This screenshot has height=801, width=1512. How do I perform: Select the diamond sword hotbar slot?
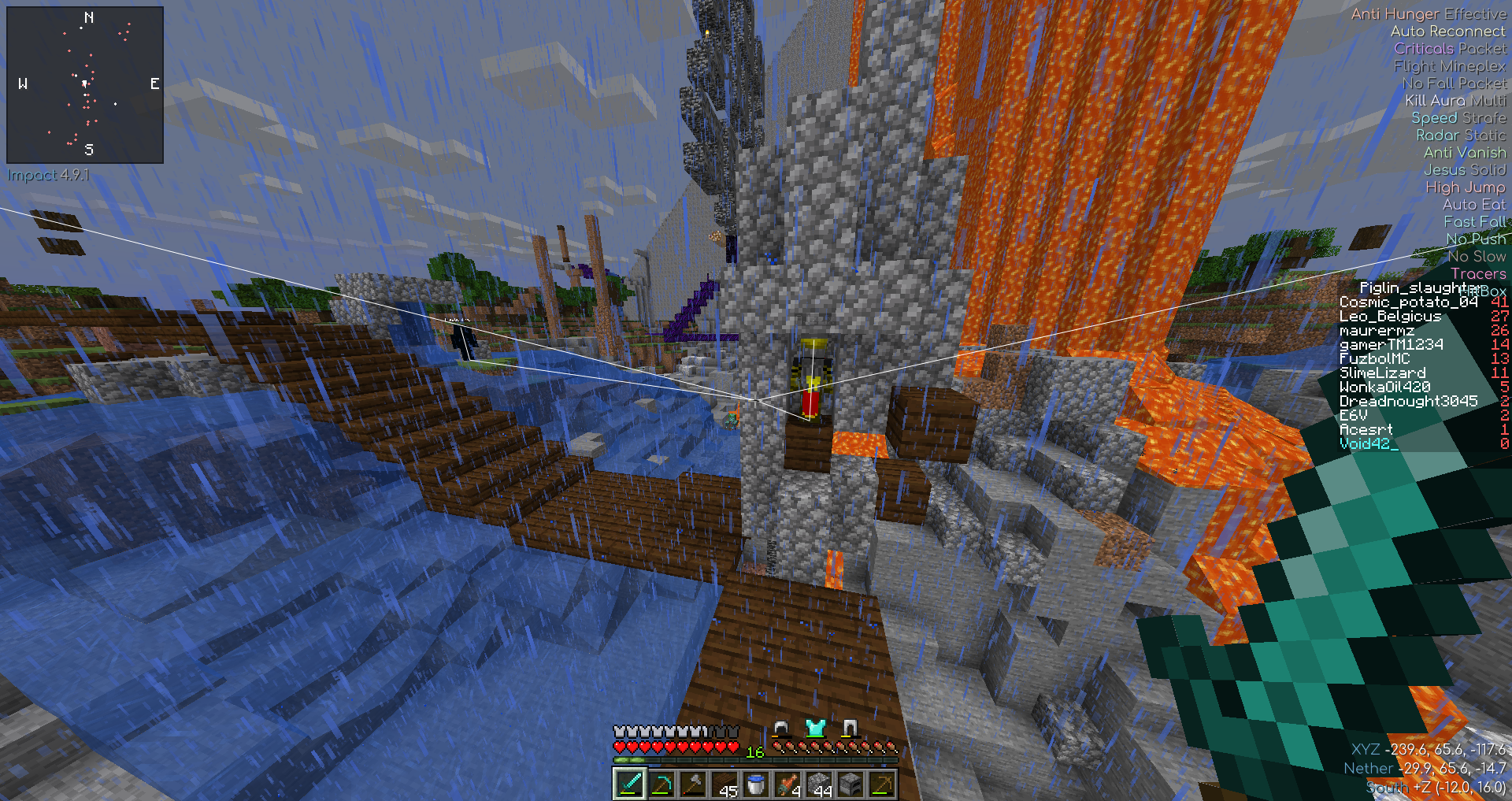(629, 784)
